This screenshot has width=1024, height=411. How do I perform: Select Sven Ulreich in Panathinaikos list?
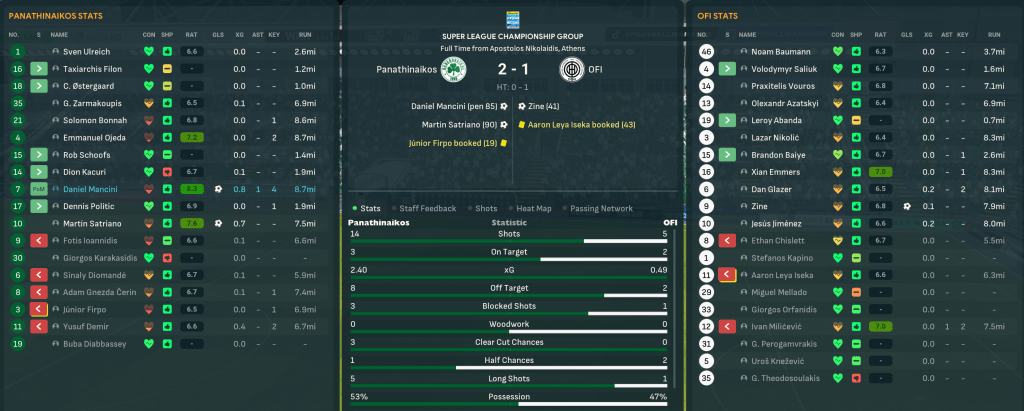tap(86, 50)
